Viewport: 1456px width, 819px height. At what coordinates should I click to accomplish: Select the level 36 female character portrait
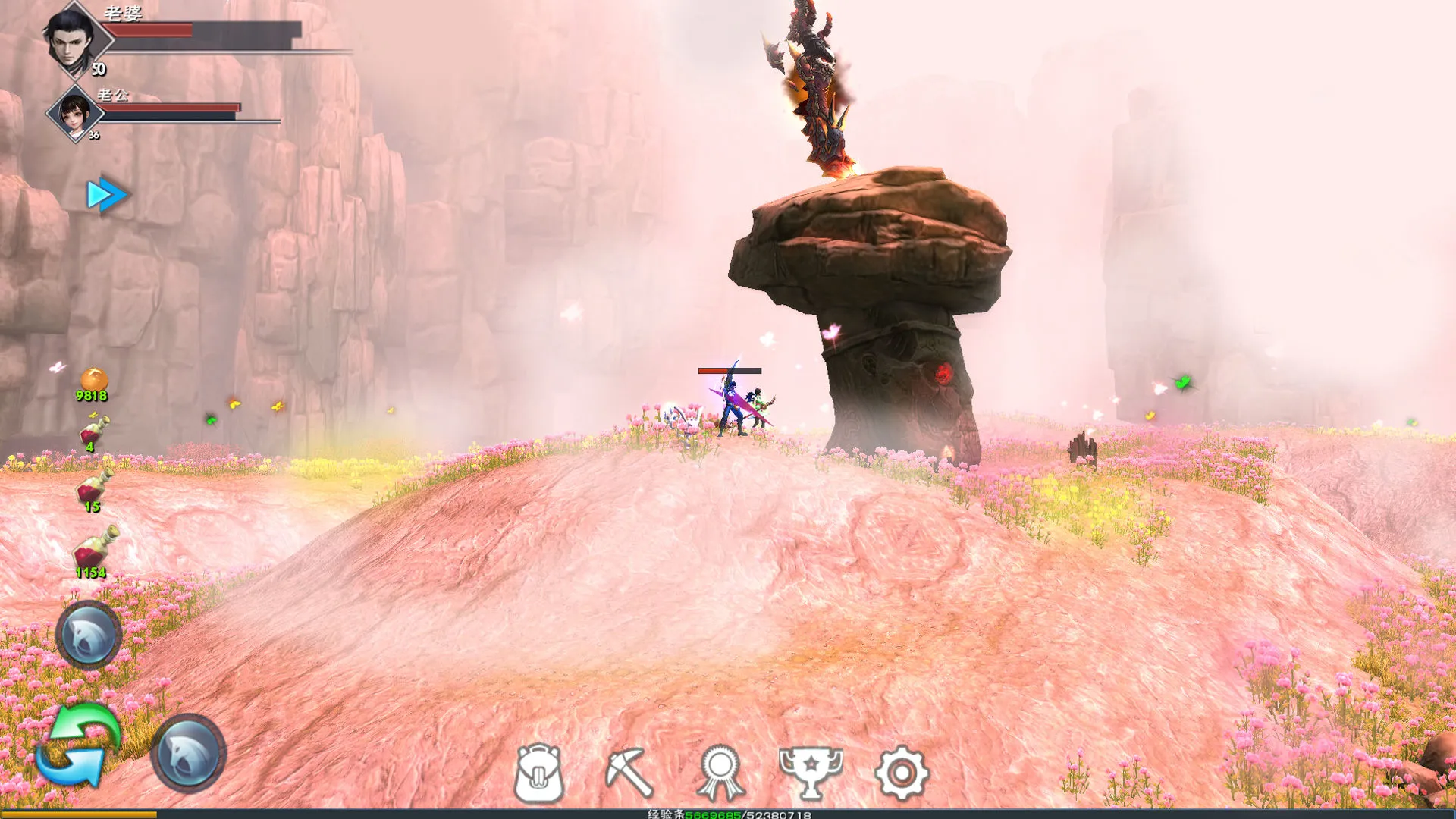pyautogui.click(x=74, y=114)
